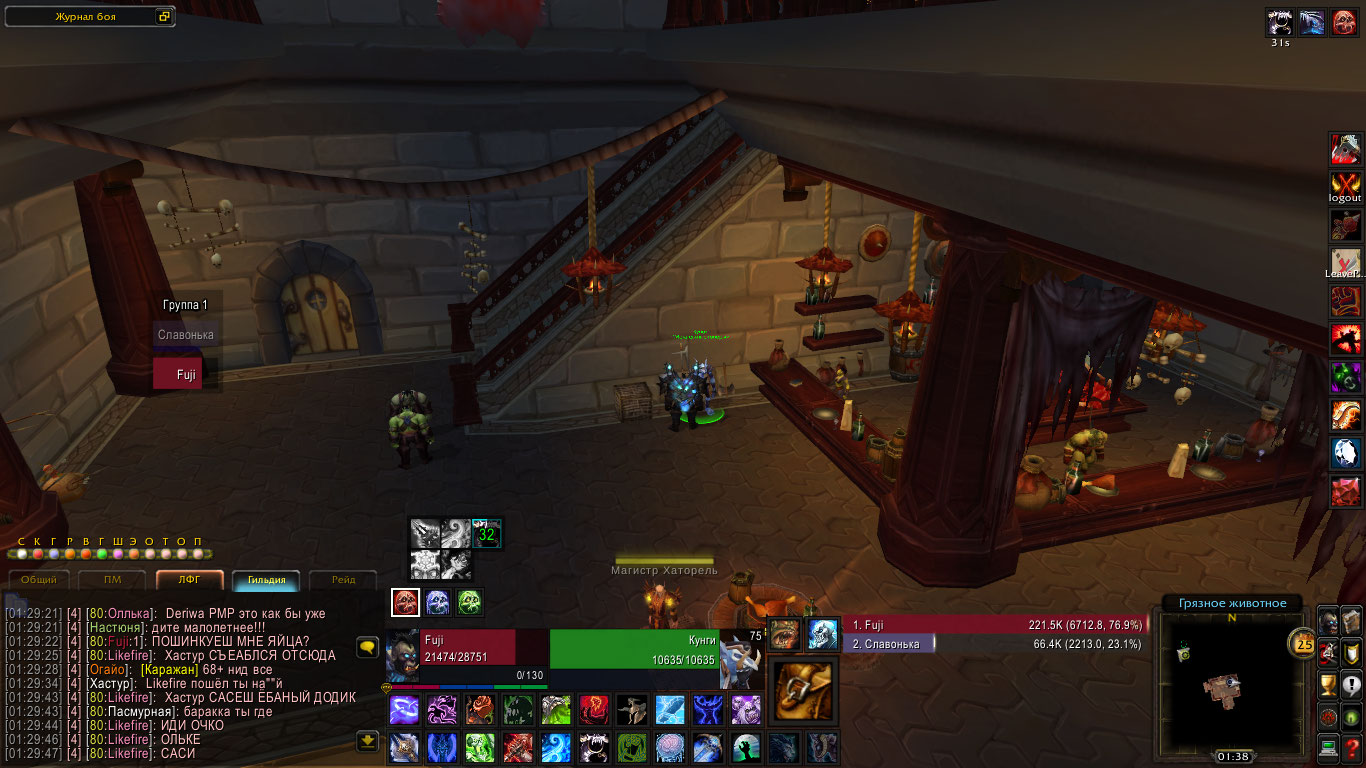Click the logout macro button
The image size is (1366, 768).
click(1345, 187)
